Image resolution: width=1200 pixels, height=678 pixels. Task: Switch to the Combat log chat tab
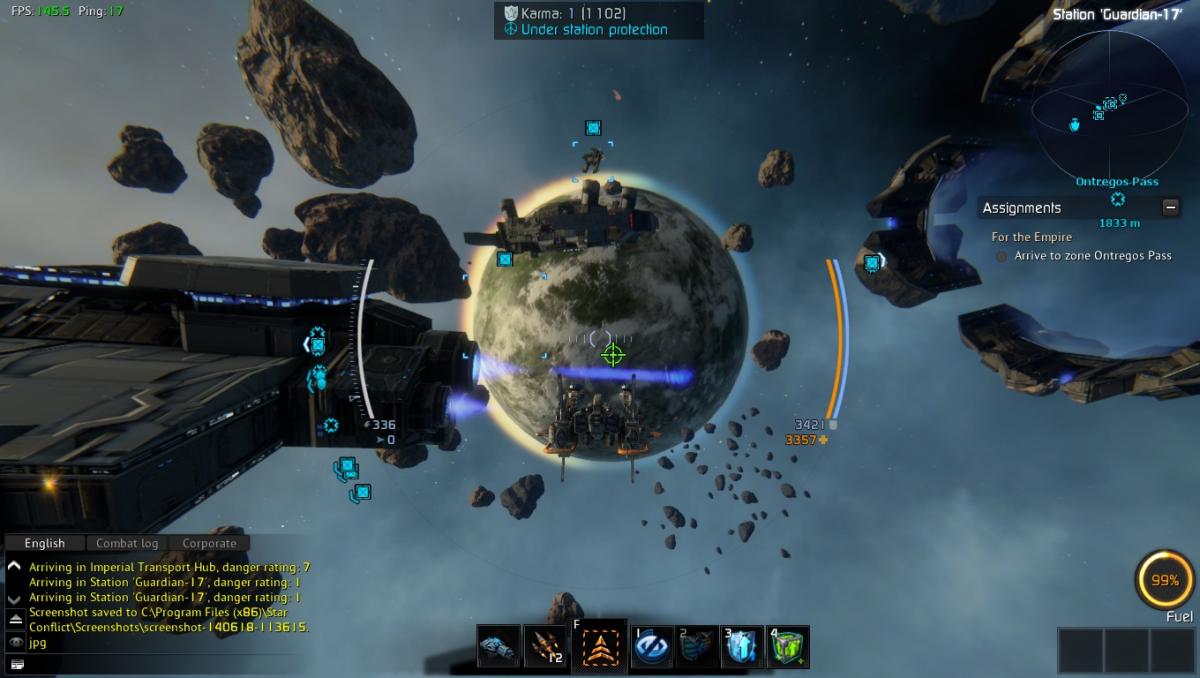click(127, 543)
